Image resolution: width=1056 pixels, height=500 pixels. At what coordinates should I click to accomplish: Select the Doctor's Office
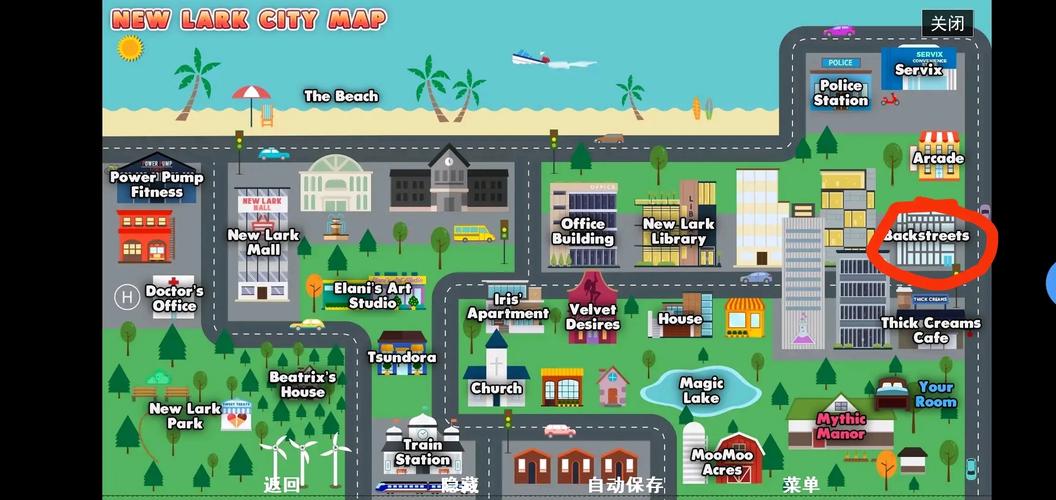tap(174, 298)
